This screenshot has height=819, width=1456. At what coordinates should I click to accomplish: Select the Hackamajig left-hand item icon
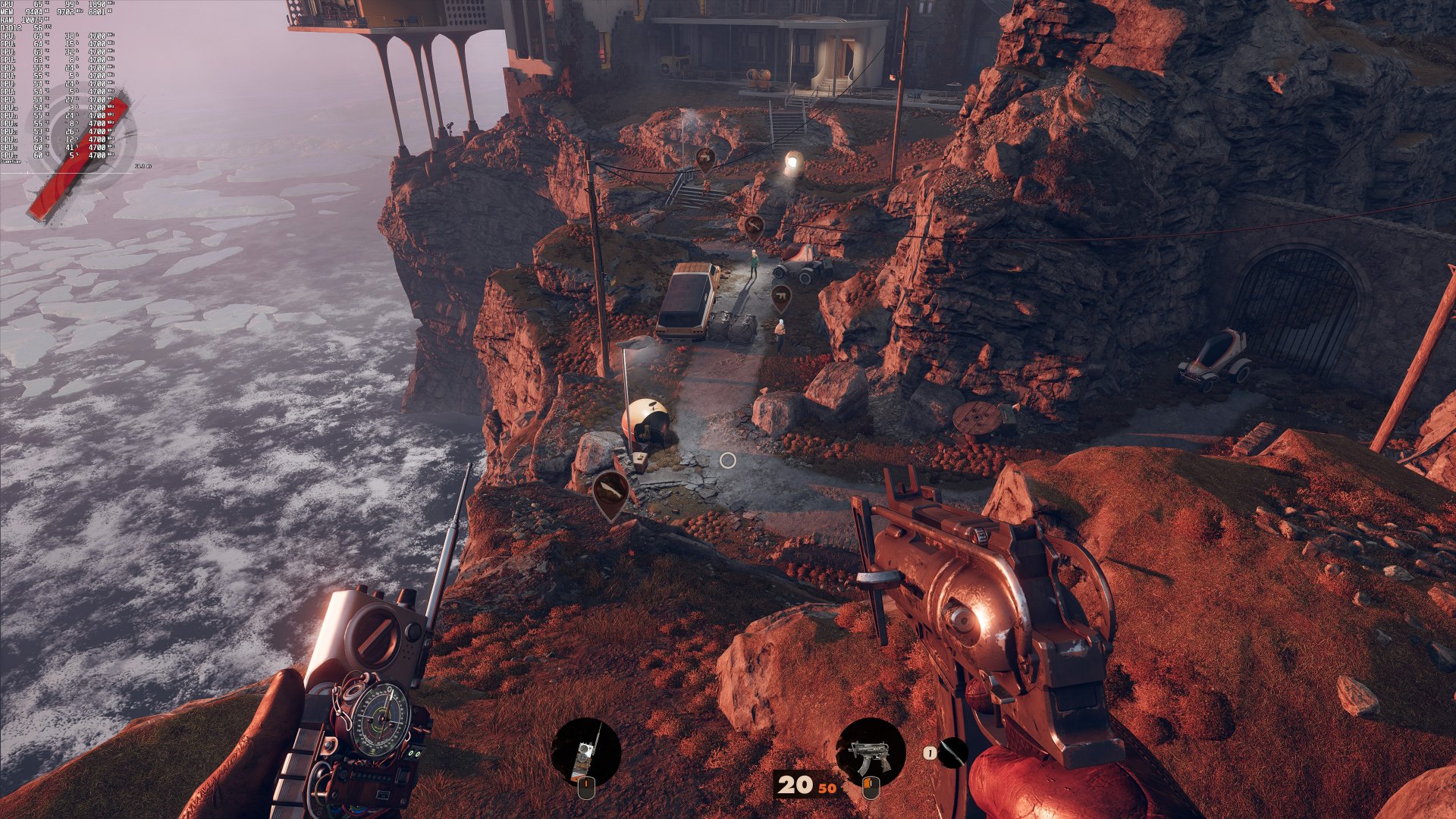coord(585,752)
